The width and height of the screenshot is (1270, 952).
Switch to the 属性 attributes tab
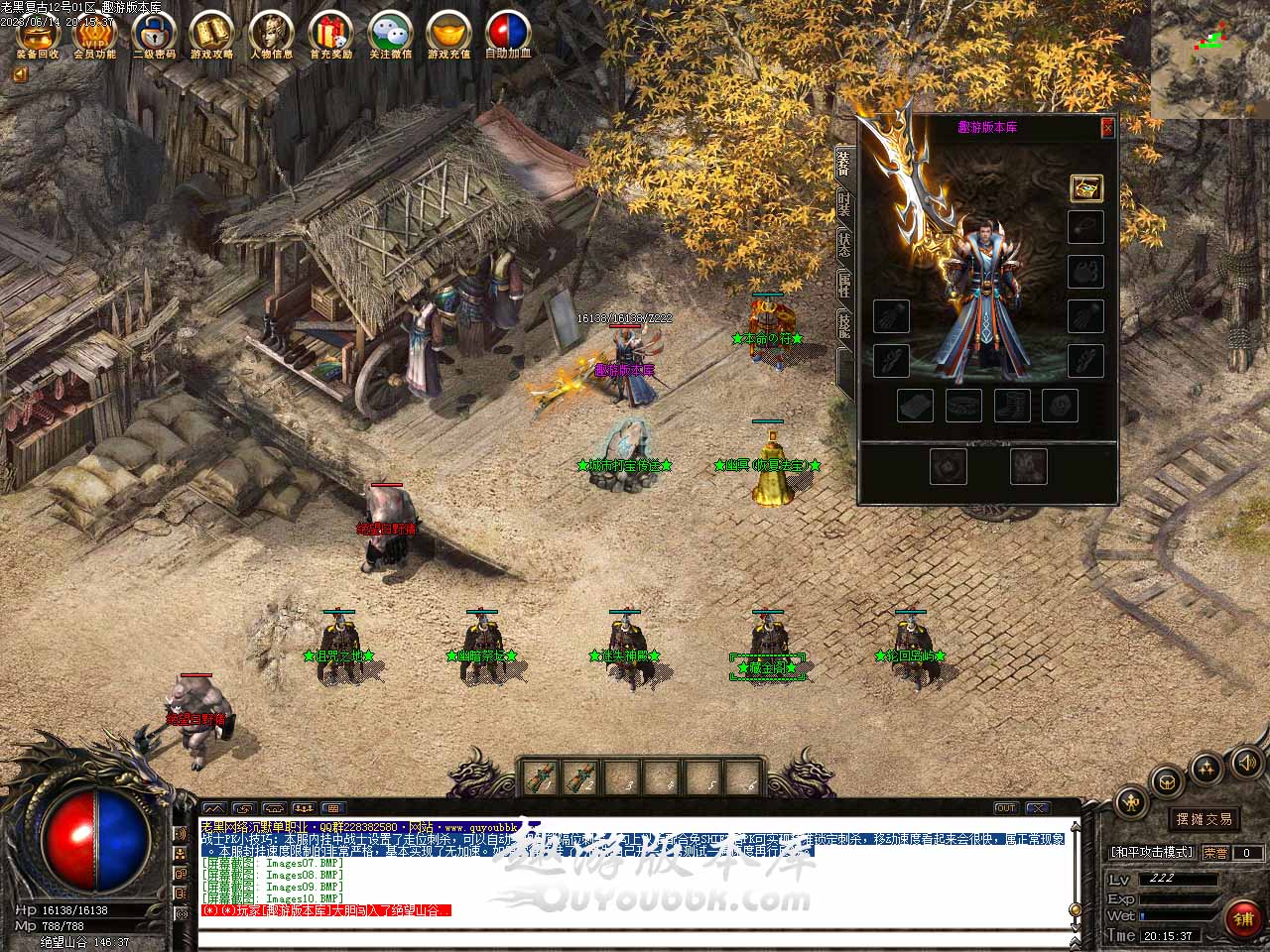click(843, 286)
